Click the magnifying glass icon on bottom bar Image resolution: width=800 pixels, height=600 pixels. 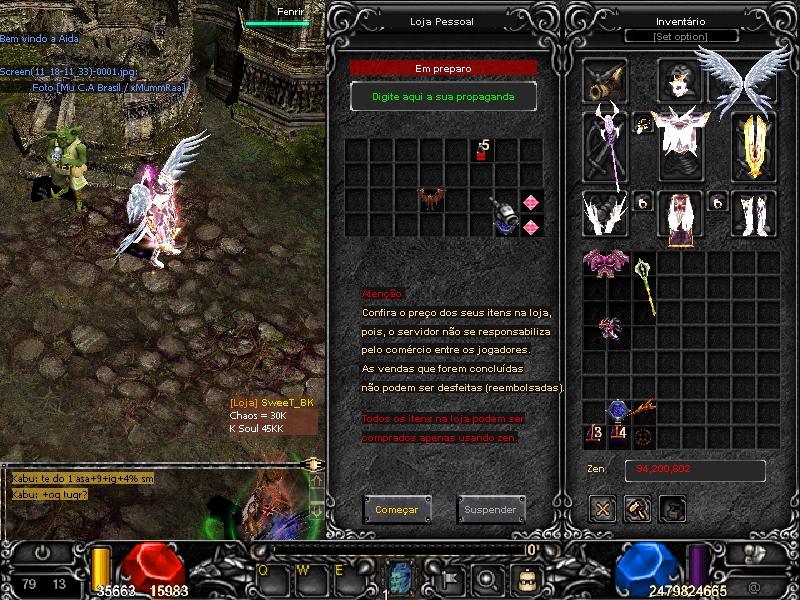click(487, 577)
